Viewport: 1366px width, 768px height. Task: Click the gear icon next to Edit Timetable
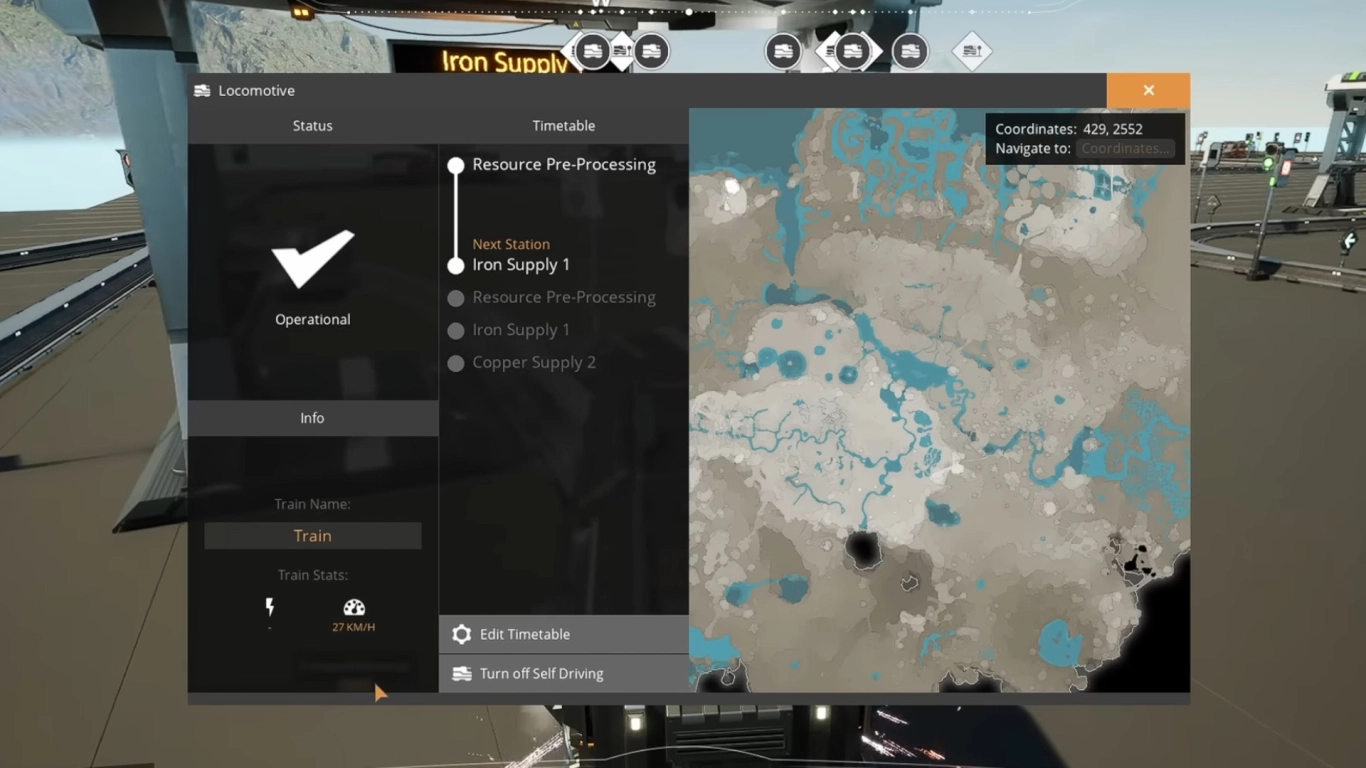click(461, 633)
